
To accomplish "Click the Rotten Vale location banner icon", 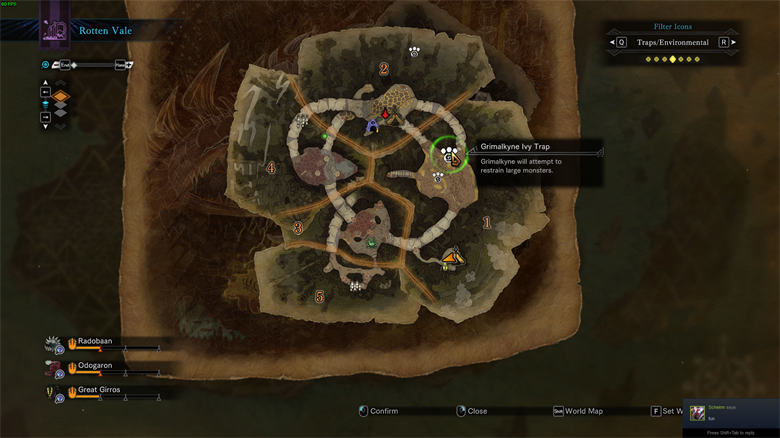I will click(54, 32).
